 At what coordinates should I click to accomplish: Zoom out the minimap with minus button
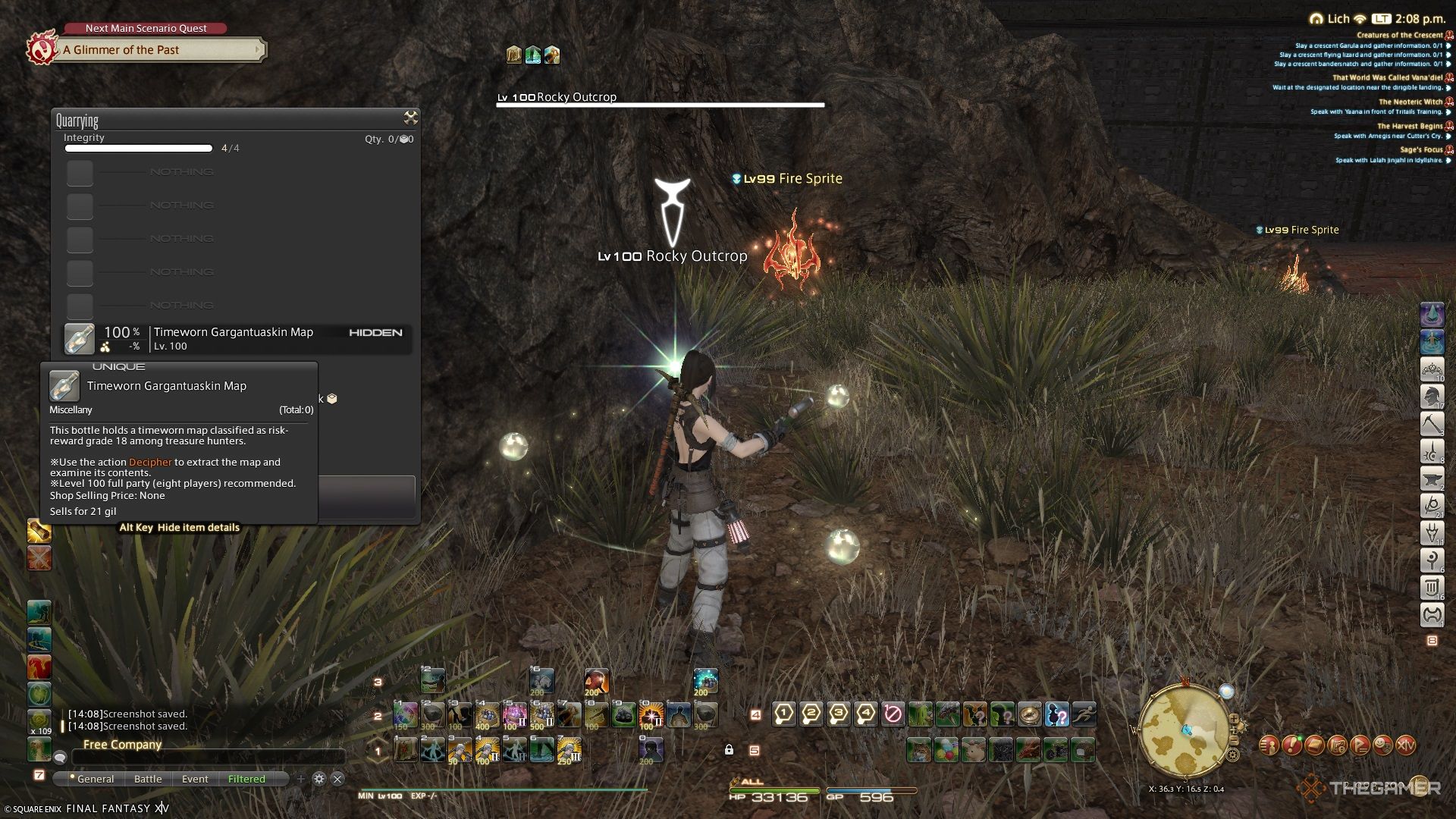pos(1235,739)
